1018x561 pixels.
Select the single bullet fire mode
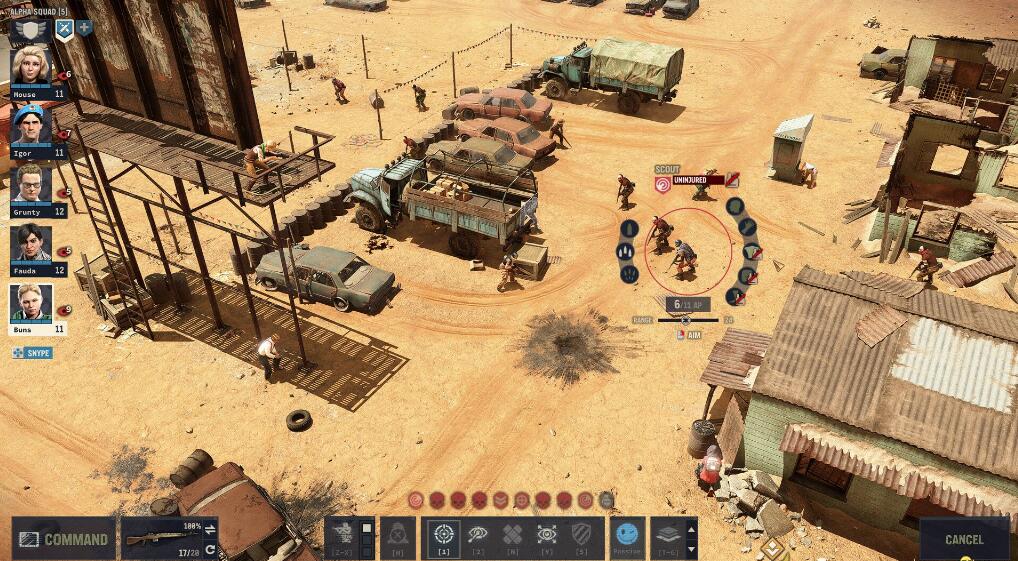pyautogui.click(x=628, y=228)
